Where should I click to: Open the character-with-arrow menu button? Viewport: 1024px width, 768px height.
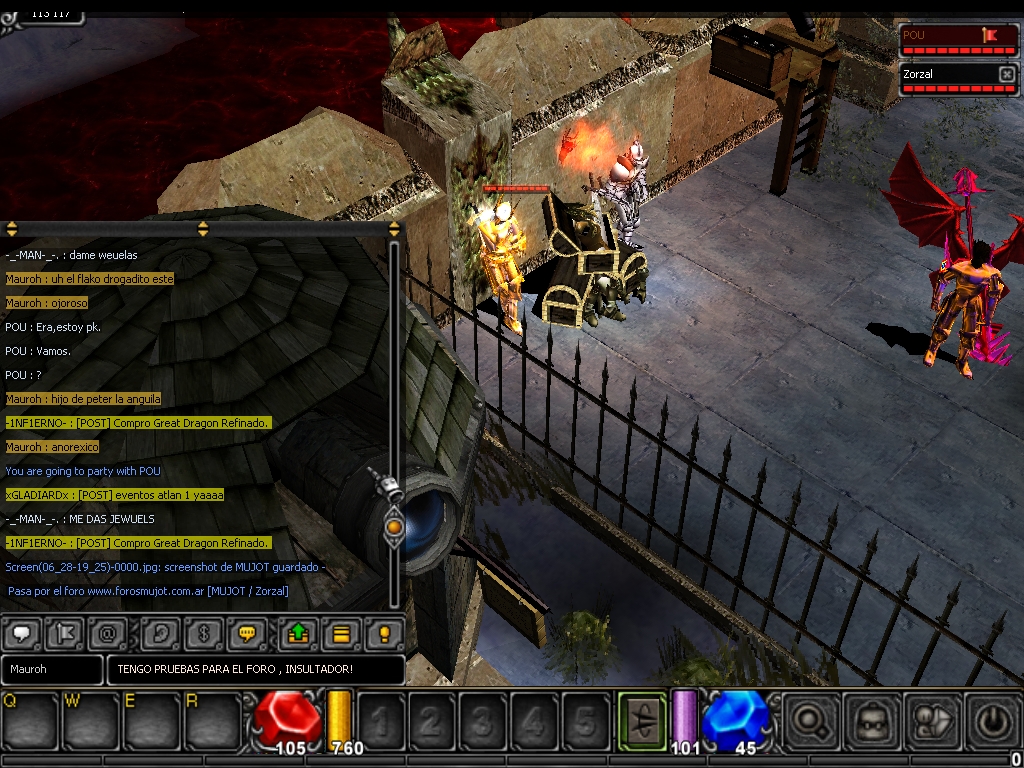coord(930,720)
